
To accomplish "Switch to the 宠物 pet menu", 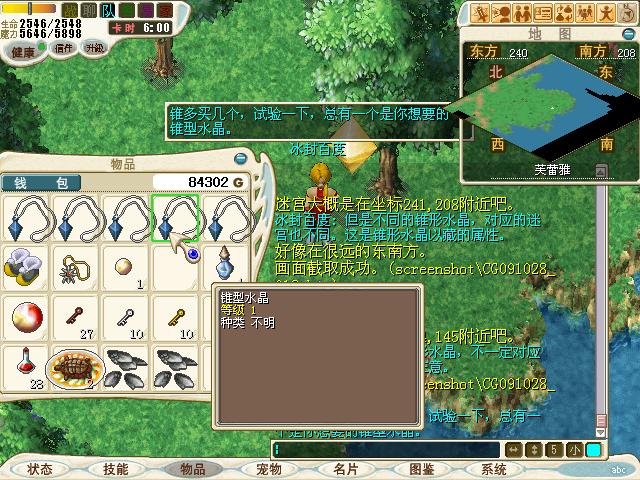I will point(268,468).
